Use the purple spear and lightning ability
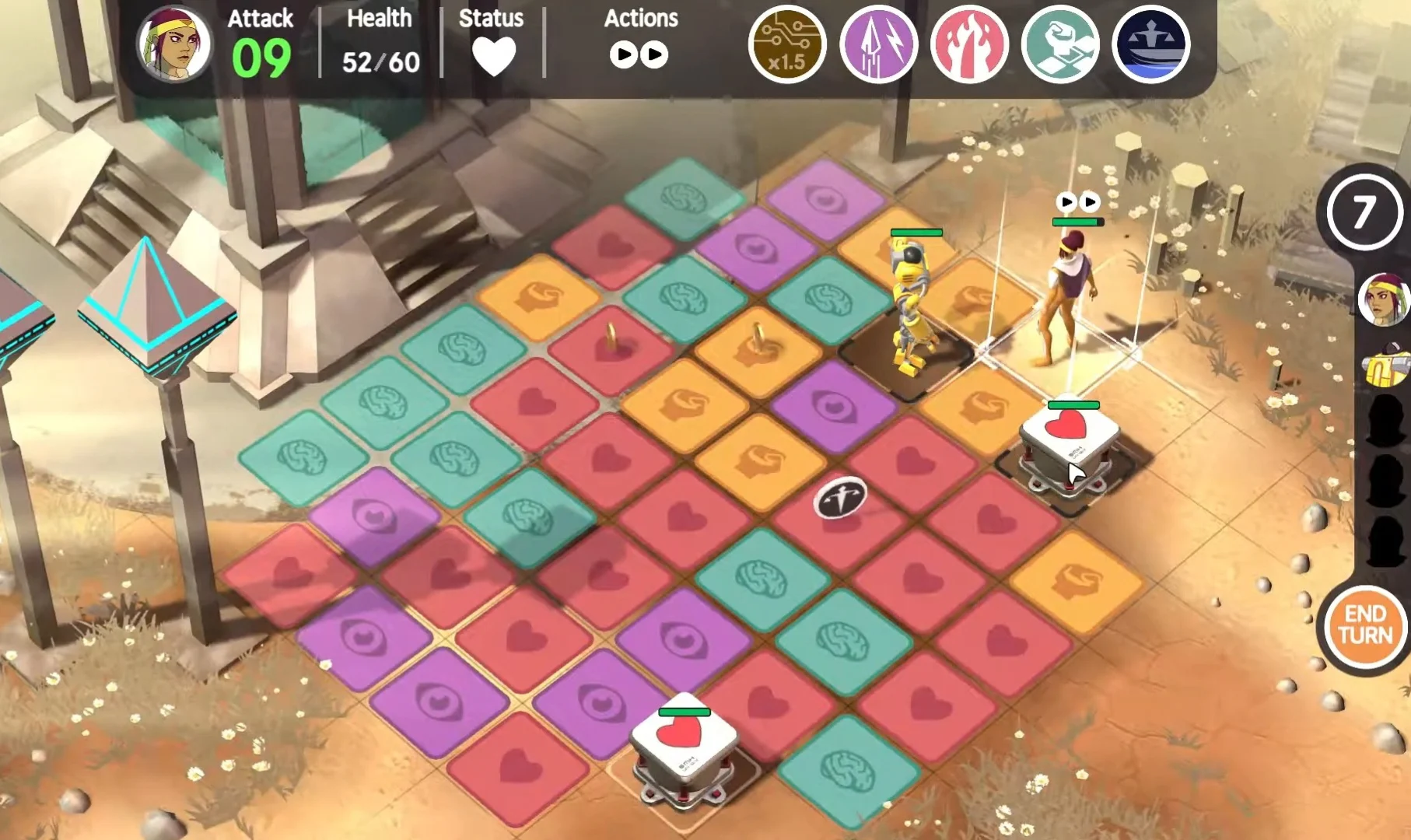Screen dimensions: 1411x840 point(878,44)
